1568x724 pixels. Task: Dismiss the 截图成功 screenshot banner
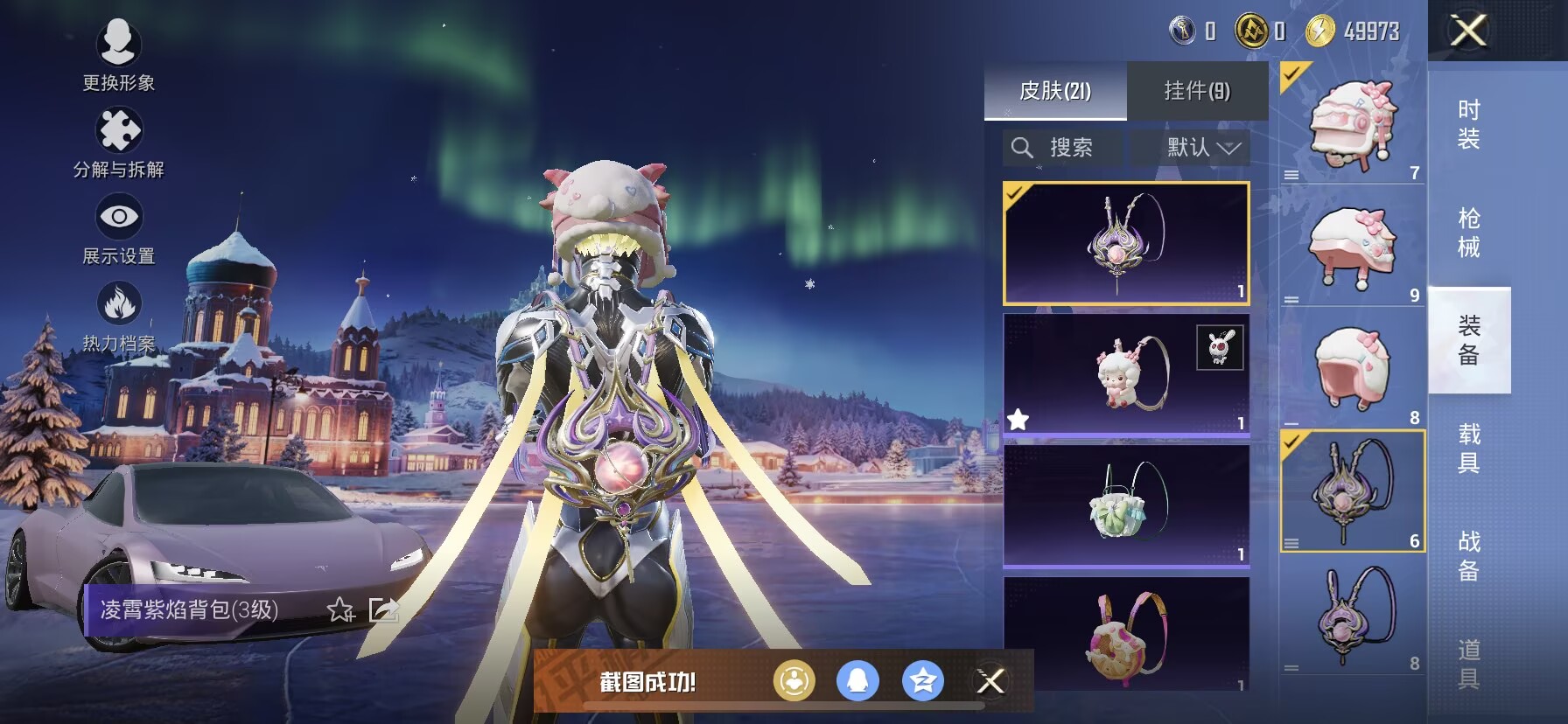click(990, 681)
